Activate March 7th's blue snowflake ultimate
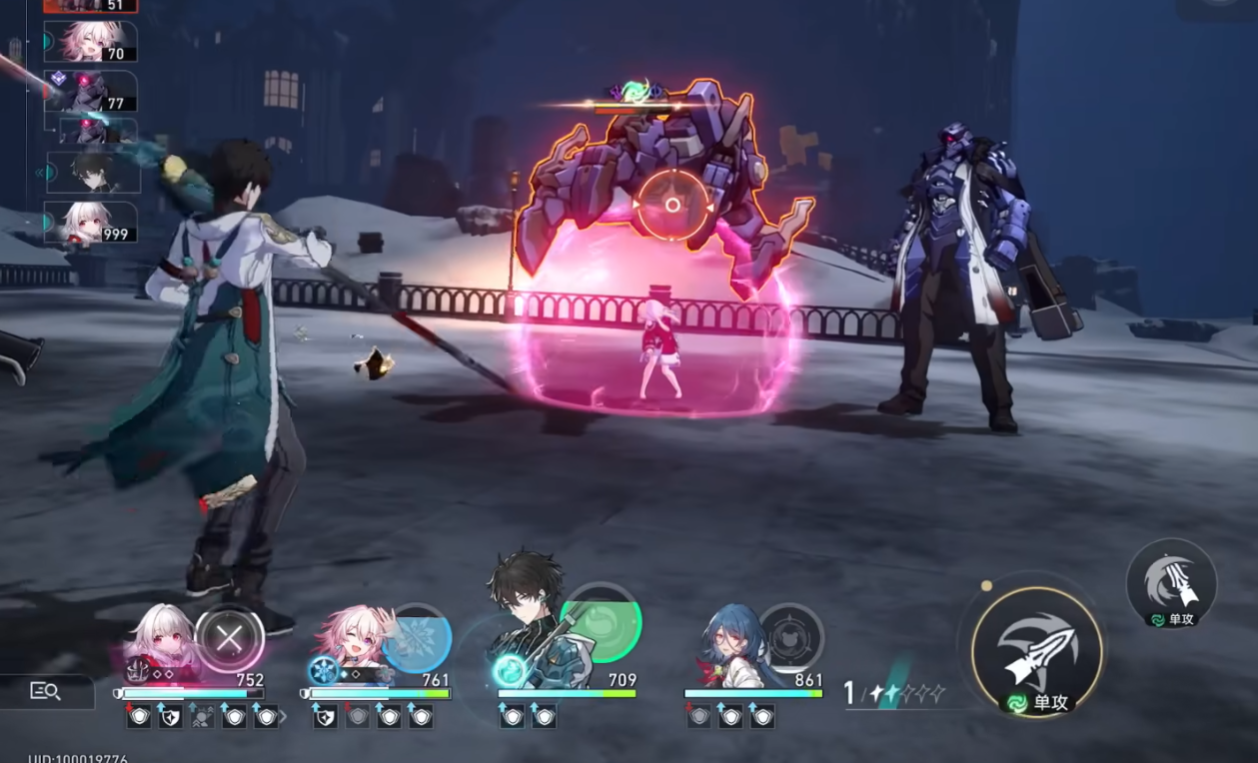 coord(418,638)
